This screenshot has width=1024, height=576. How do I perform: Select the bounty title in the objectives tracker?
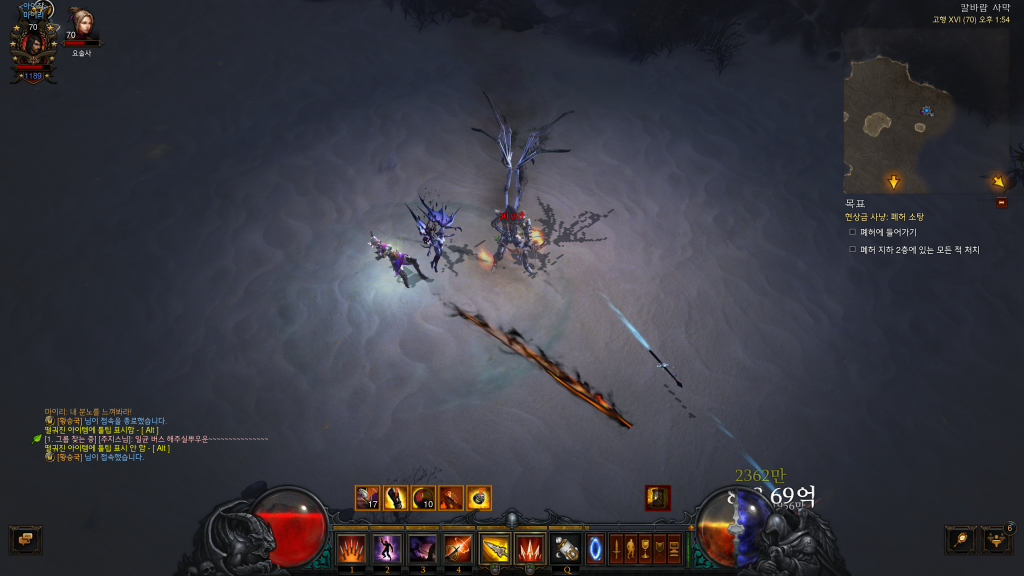[x=884, y=216]
